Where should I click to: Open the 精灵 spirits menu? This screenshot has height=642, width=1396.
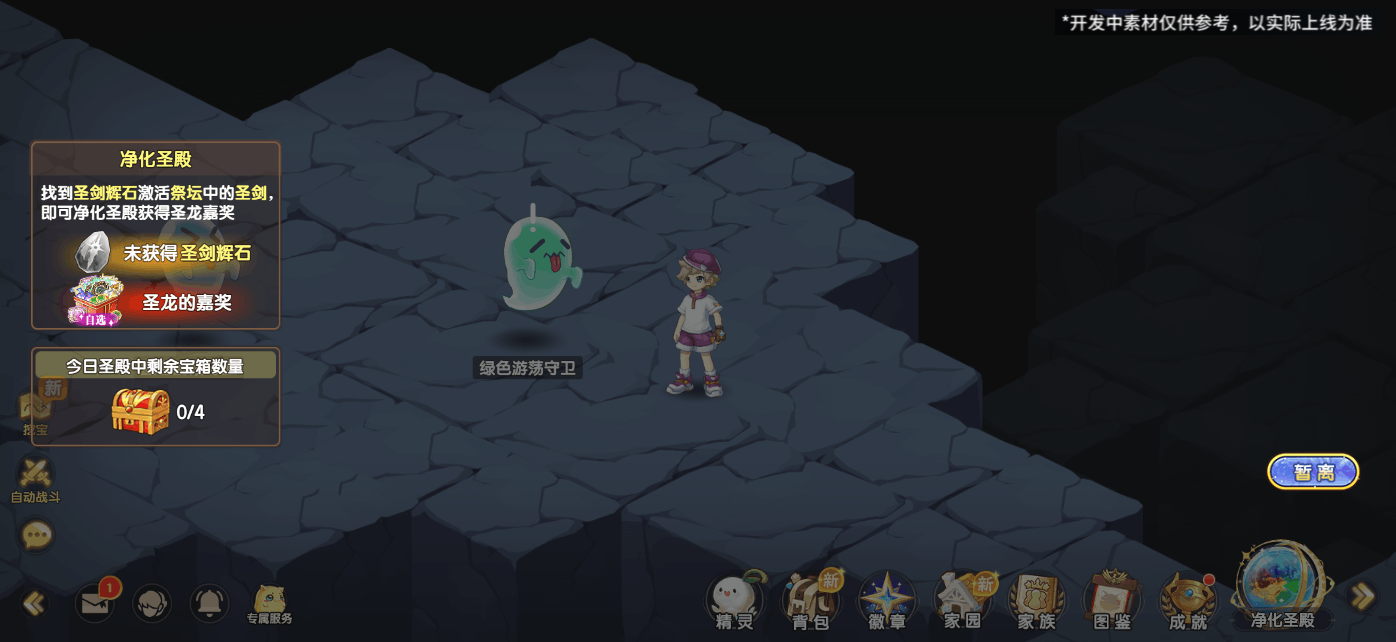[734, 600]
